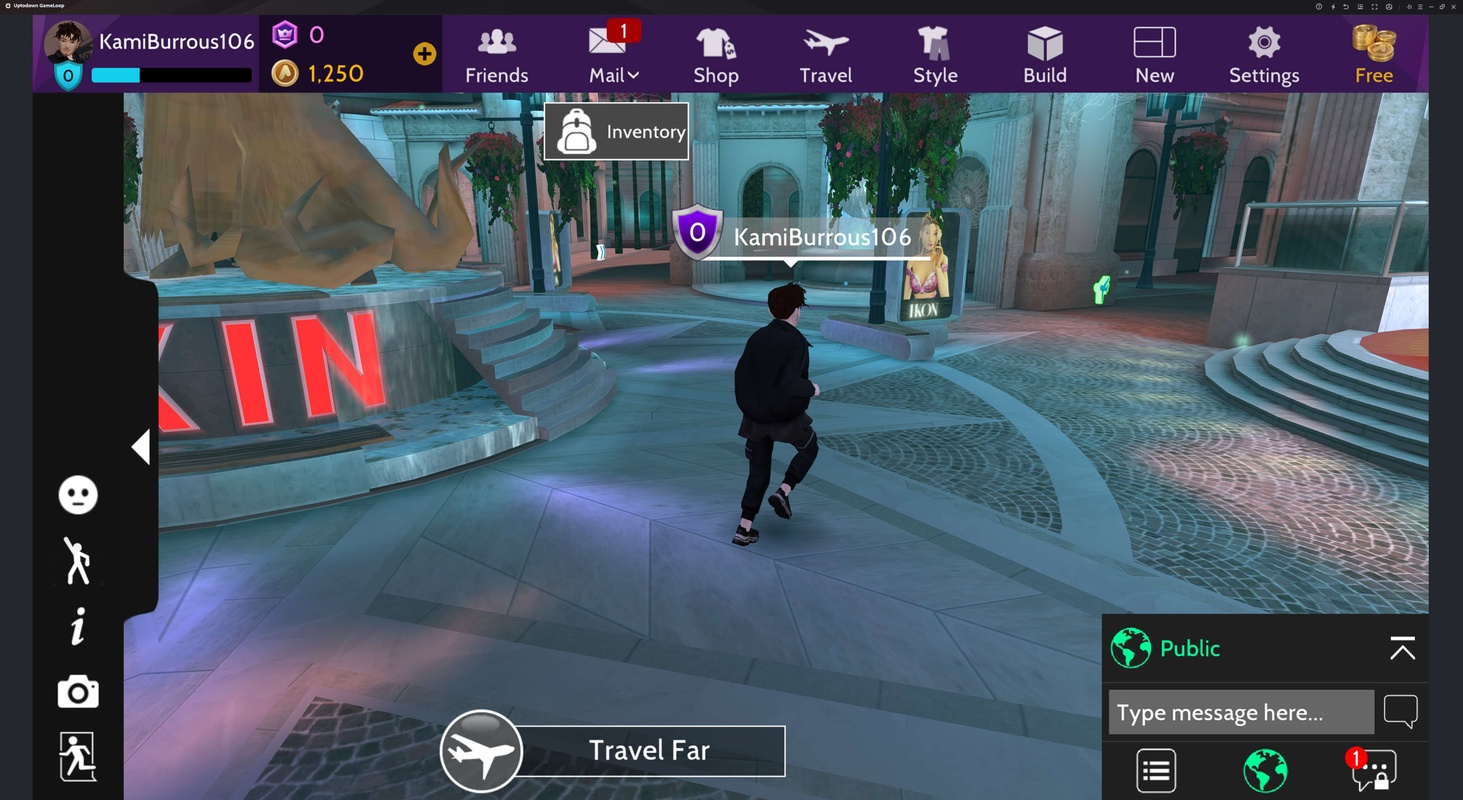This screenshot has width=1463, height=800.
Task: Collapse the Public chat panel arrow
Action: point(1402,649)
